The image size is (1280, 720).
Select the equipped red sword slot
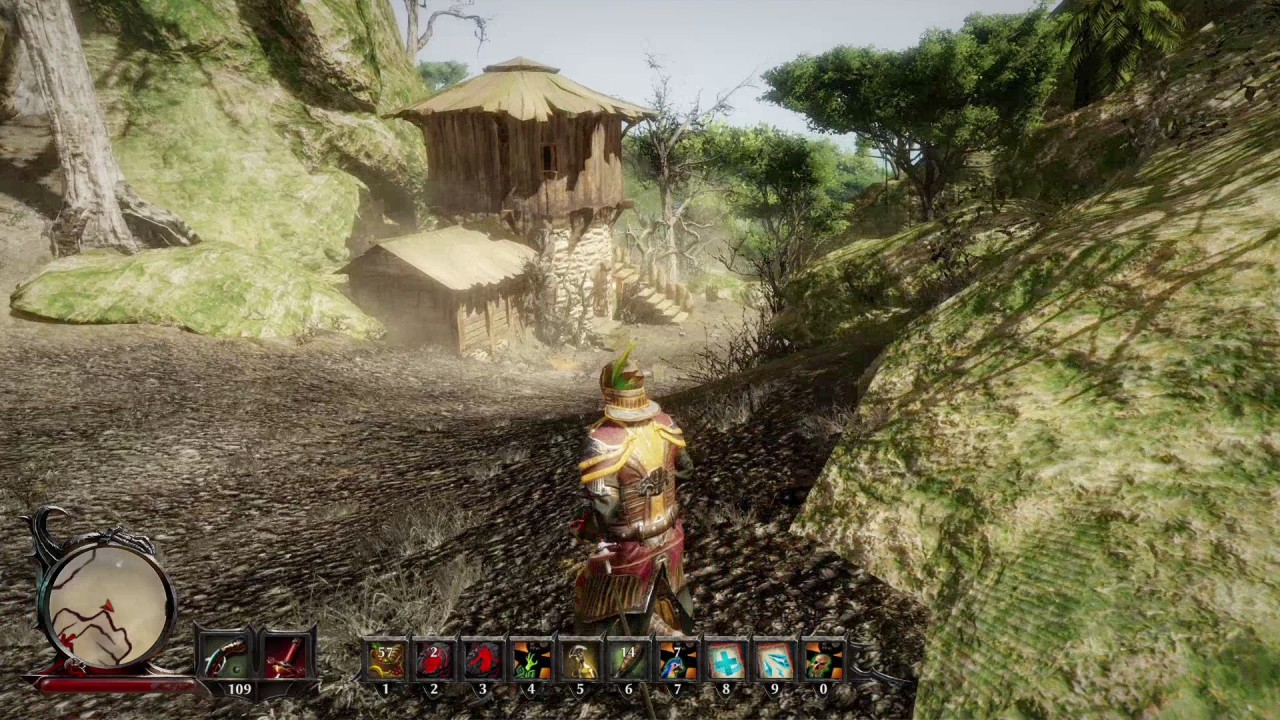(286, 657)
